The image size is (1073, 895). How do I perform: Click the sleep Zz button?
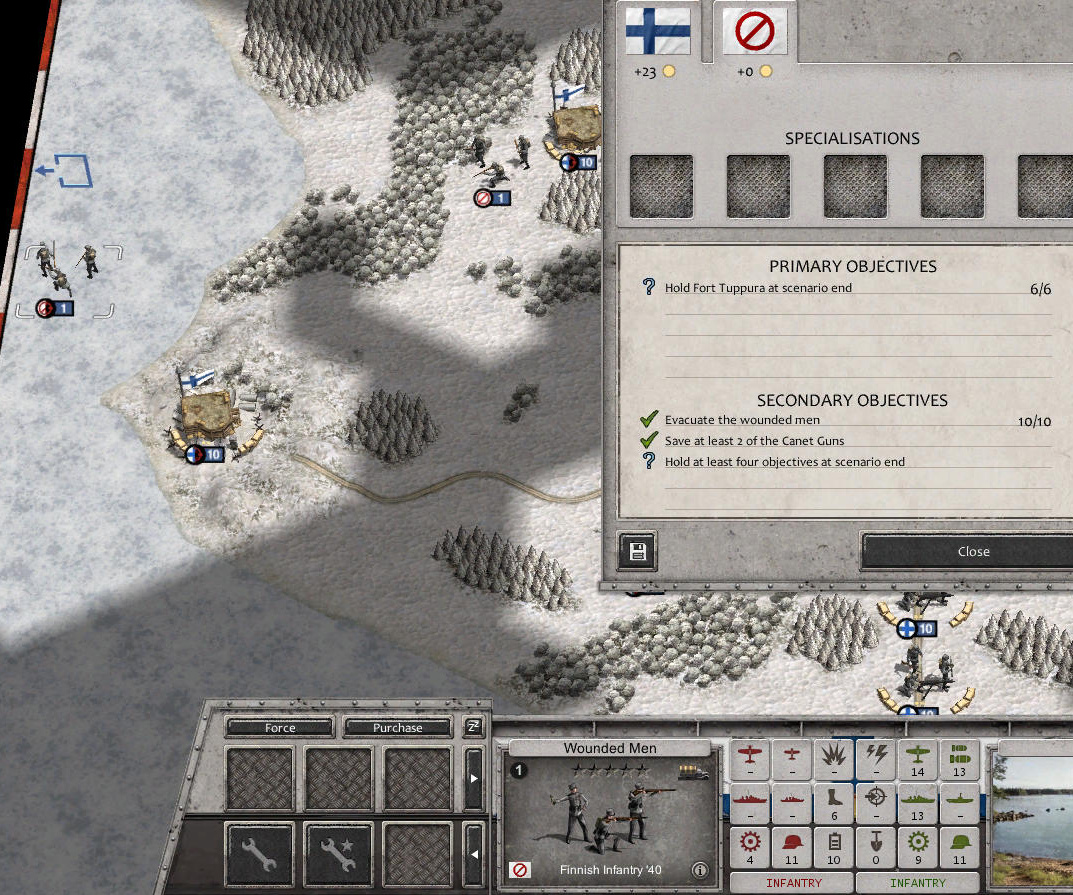[473, 727]
